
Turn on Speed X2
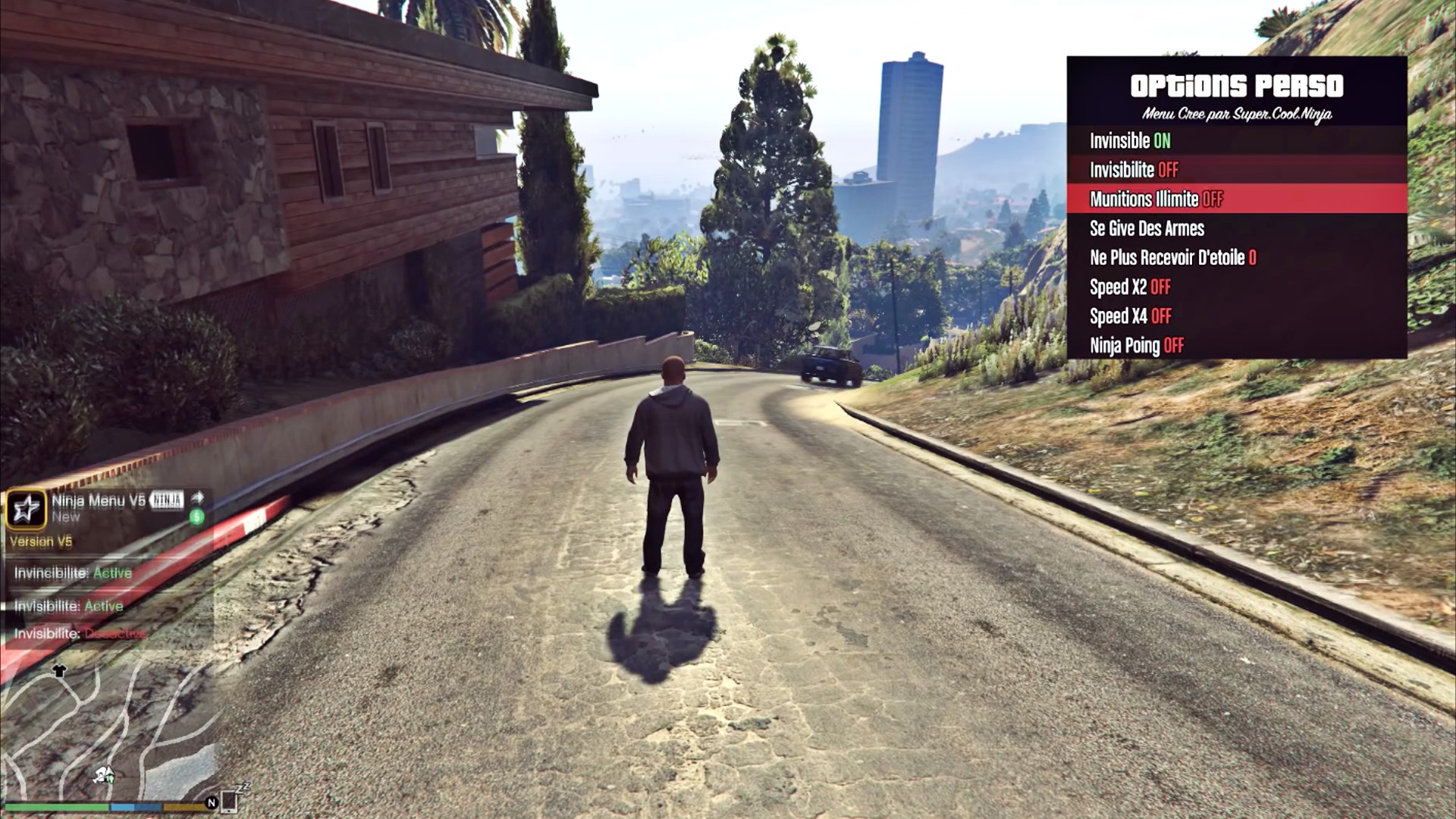(1130, 287)
